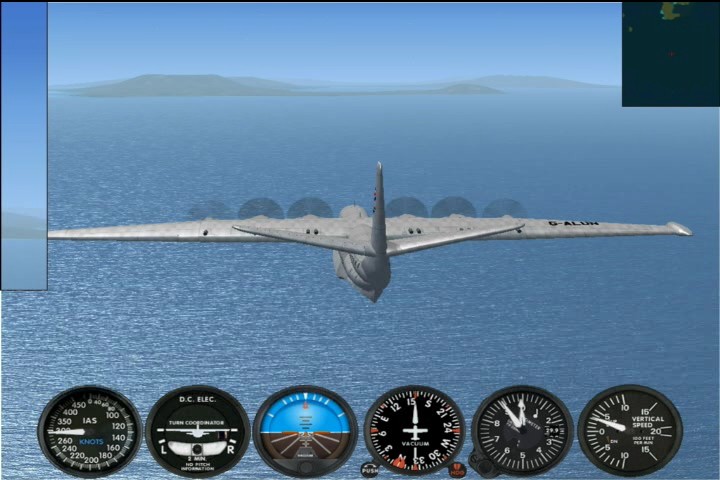The height and width of the screenshot is (480, 720).
Task: Click the attitude indicator with artificial horizon
Action: click(305, 430)
